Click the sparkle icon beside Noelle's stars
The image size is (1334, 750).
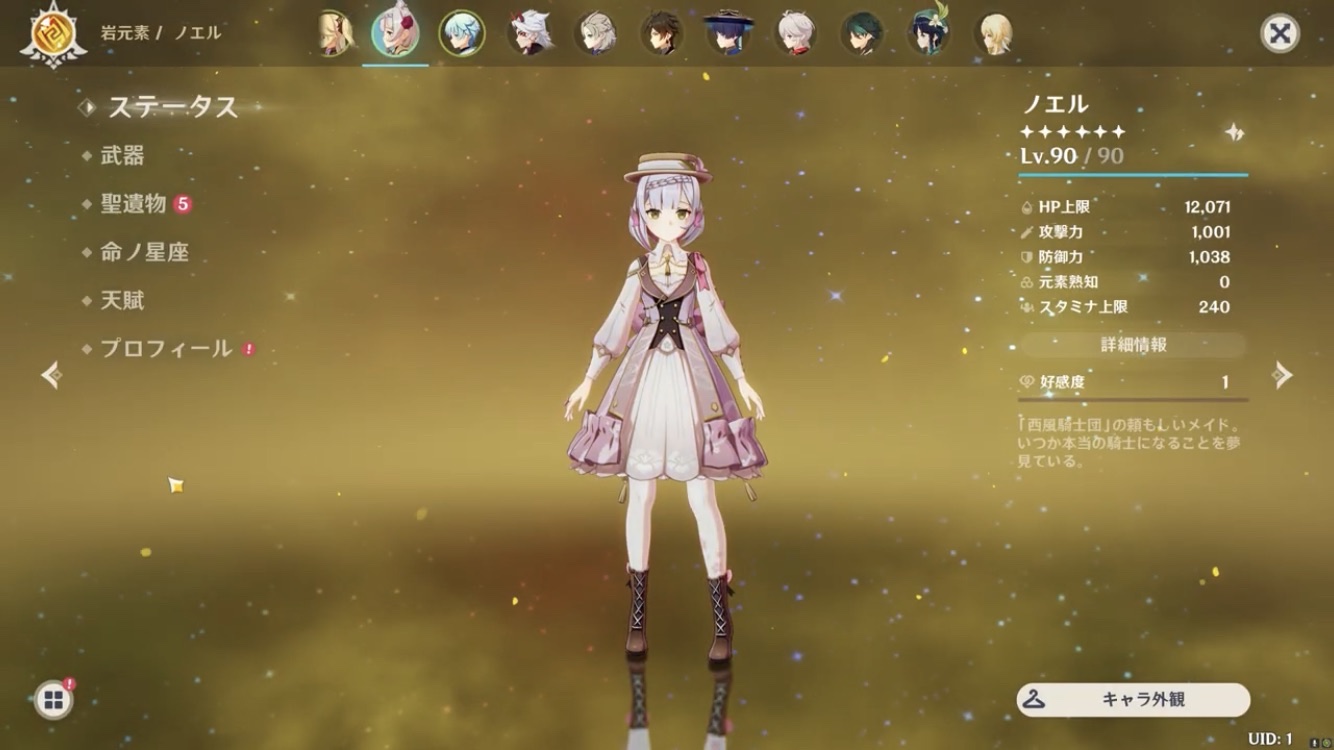coord(1234,132)
